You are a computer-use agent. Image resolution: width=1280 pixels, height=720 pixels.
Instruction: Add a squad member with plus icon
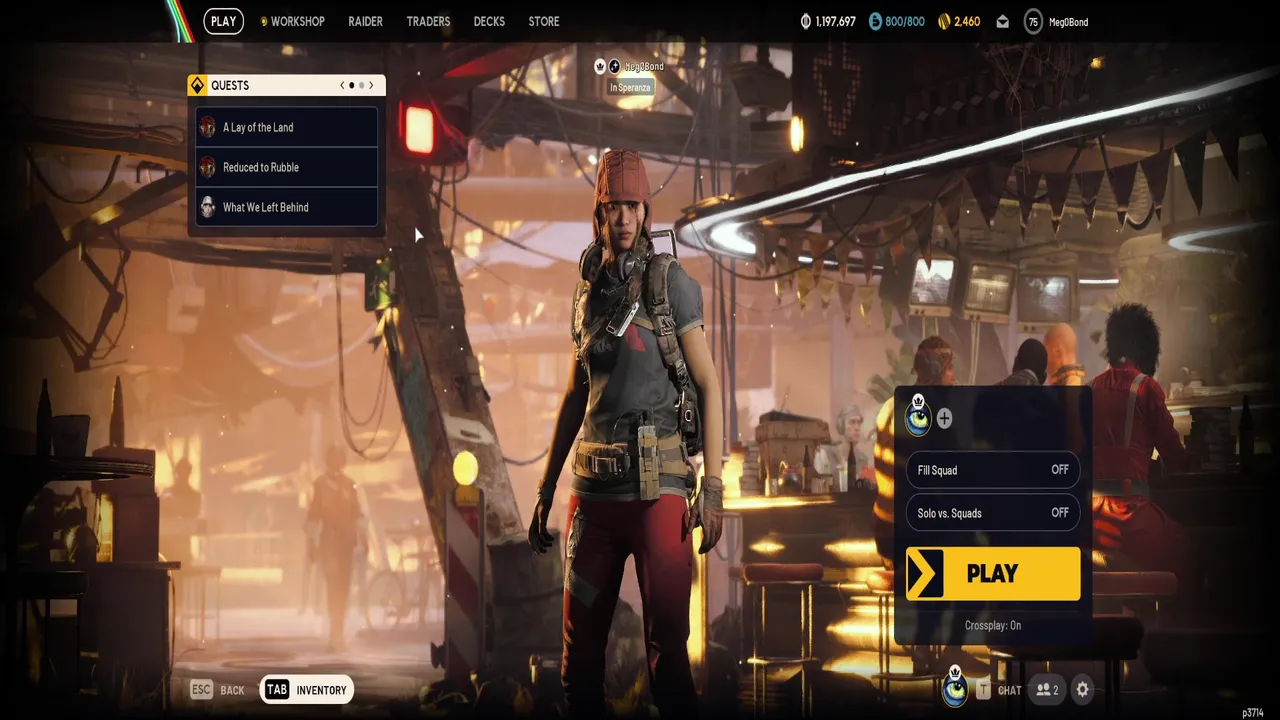944,419
